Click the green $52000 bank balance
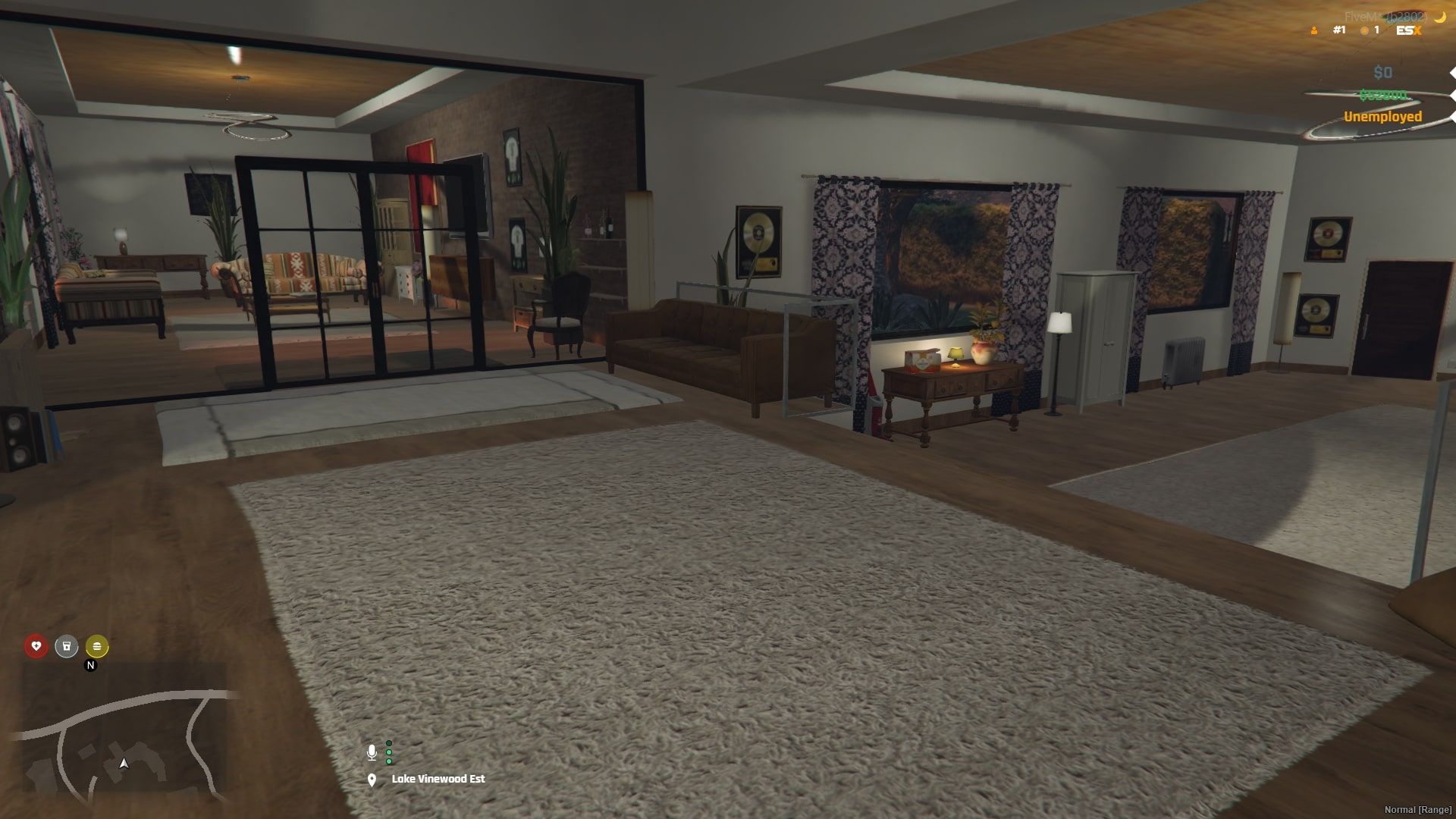Image resolution: width=1456 pixels, height=819 pixels. point(1382,95)
